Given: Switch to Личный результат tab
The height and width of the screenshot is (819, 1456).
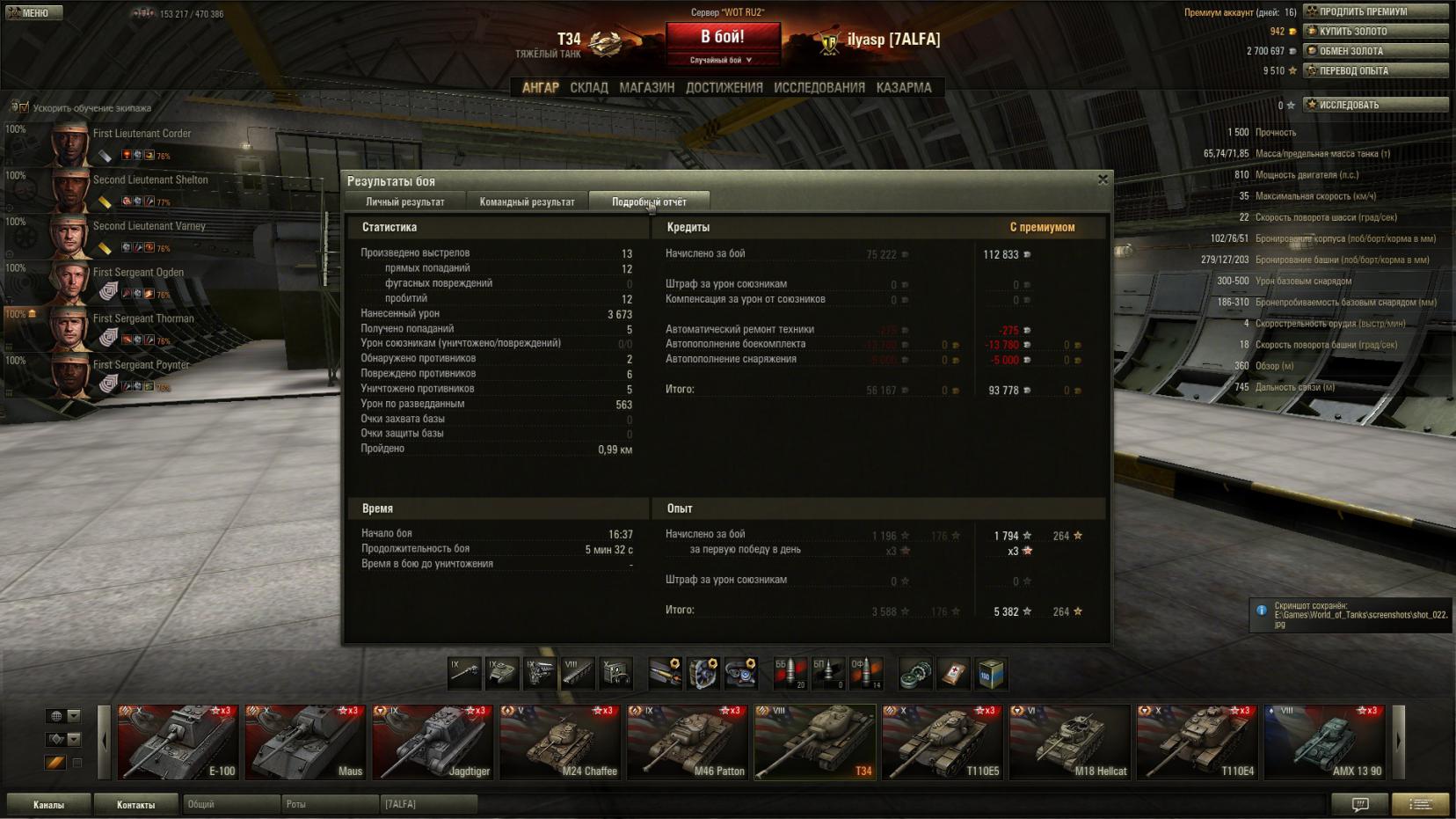Looking at the screenshot, I should click(404, 202).
